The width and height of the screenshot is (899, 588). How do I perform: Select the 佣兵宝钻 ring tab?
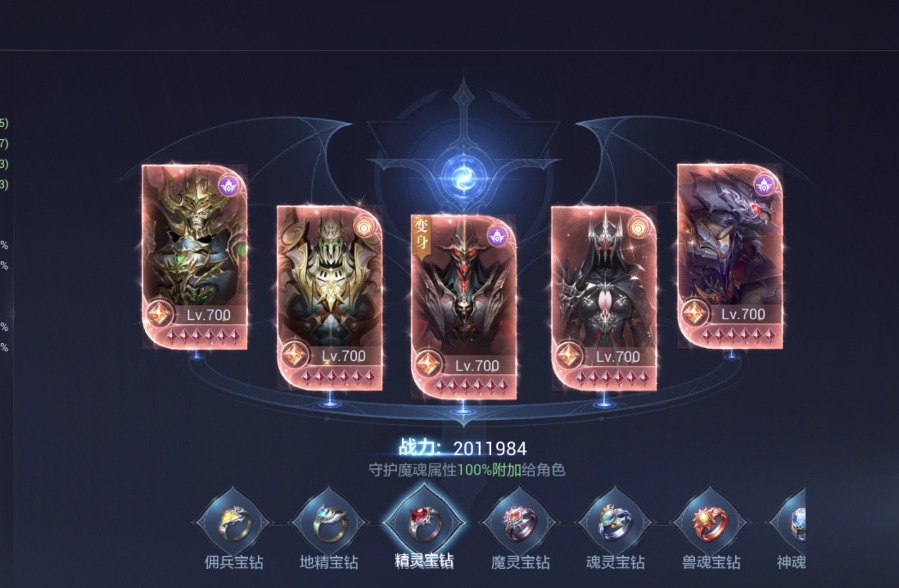(233, 523)
